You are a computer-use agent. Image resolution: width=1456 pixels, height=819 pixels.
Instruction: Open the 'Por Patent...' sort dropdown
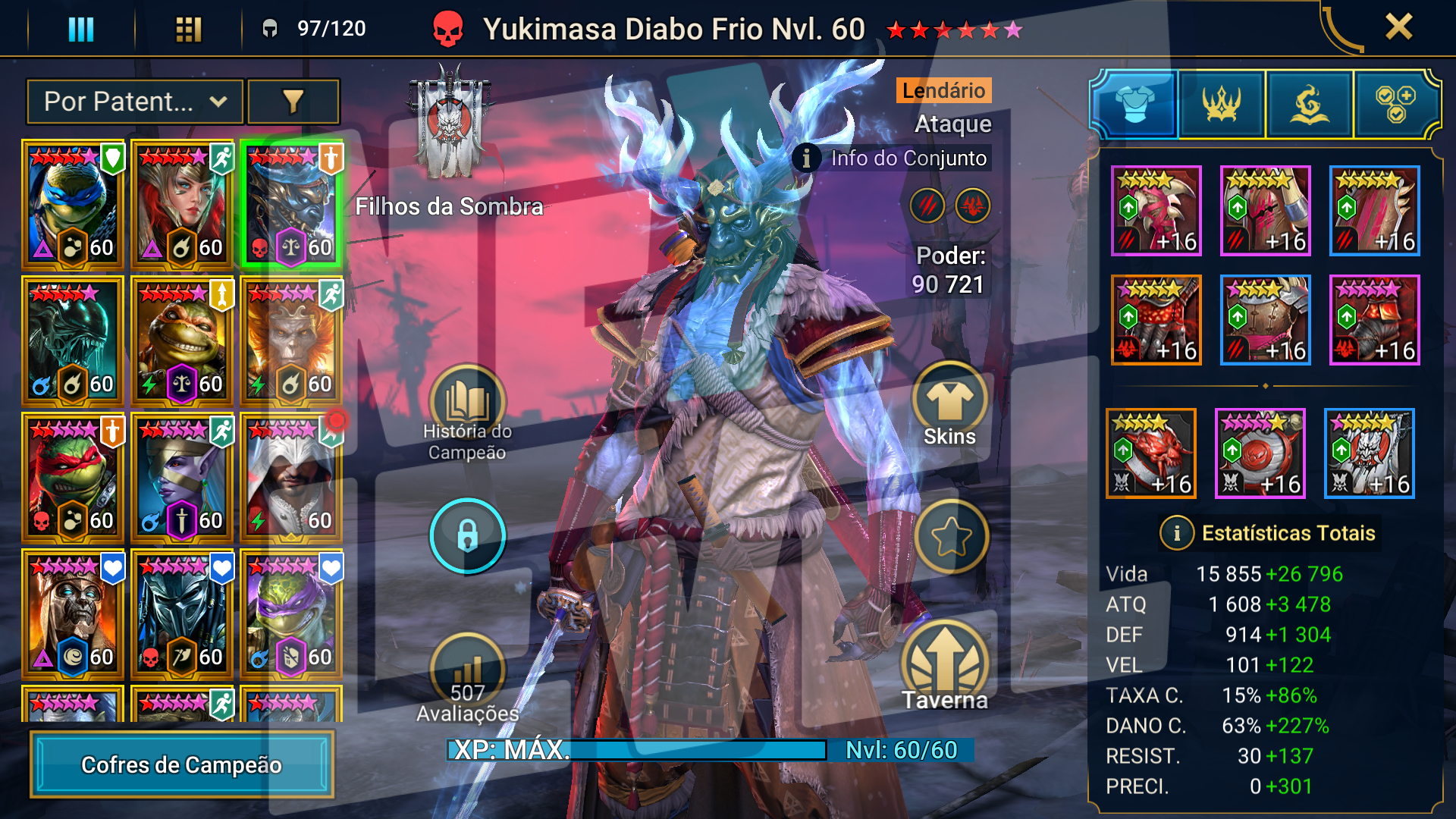(x=135, y=102)
